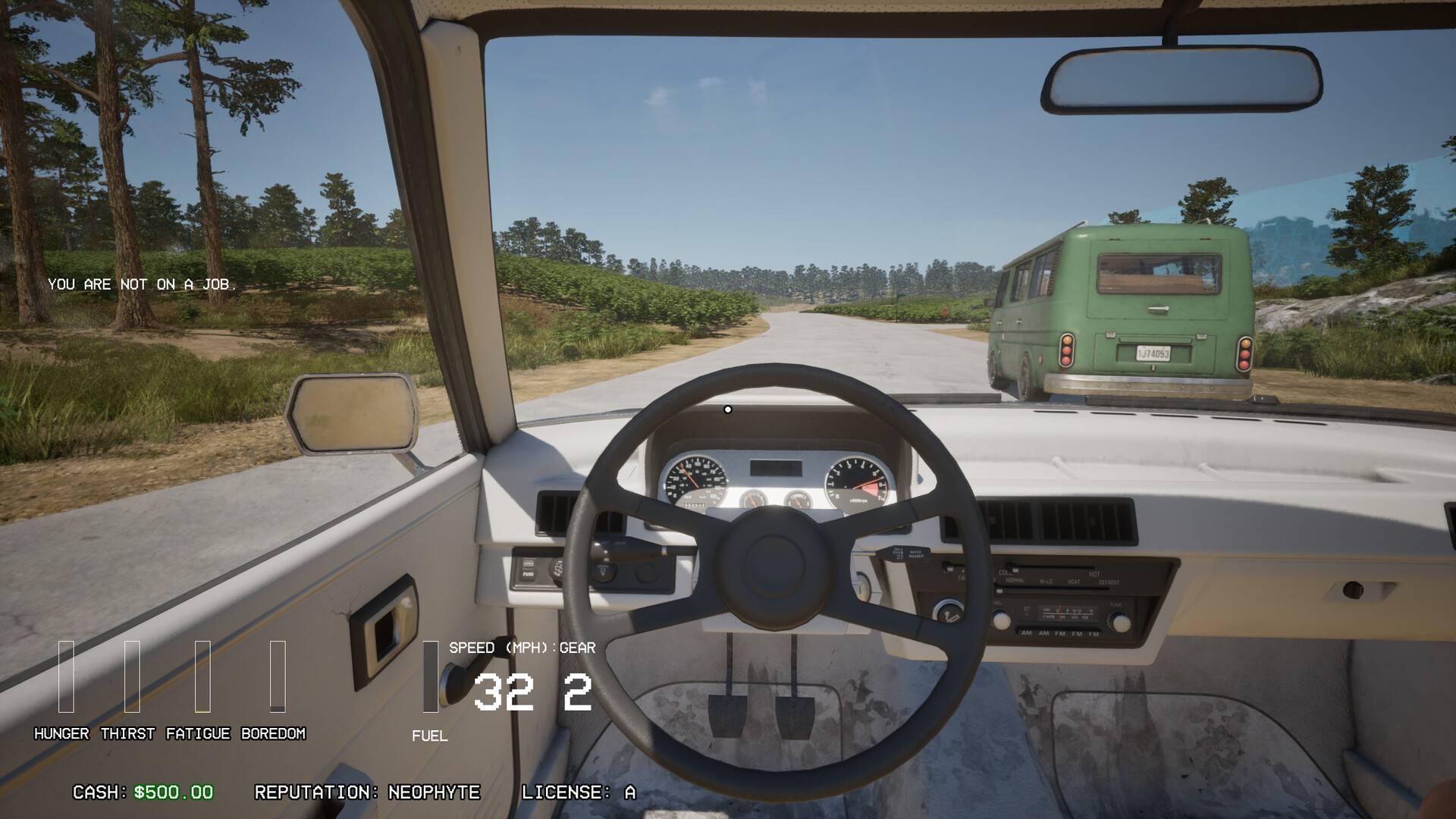1456x819 pixels.
Task: Select the first AM radio preset
Action: (1027, 634)
